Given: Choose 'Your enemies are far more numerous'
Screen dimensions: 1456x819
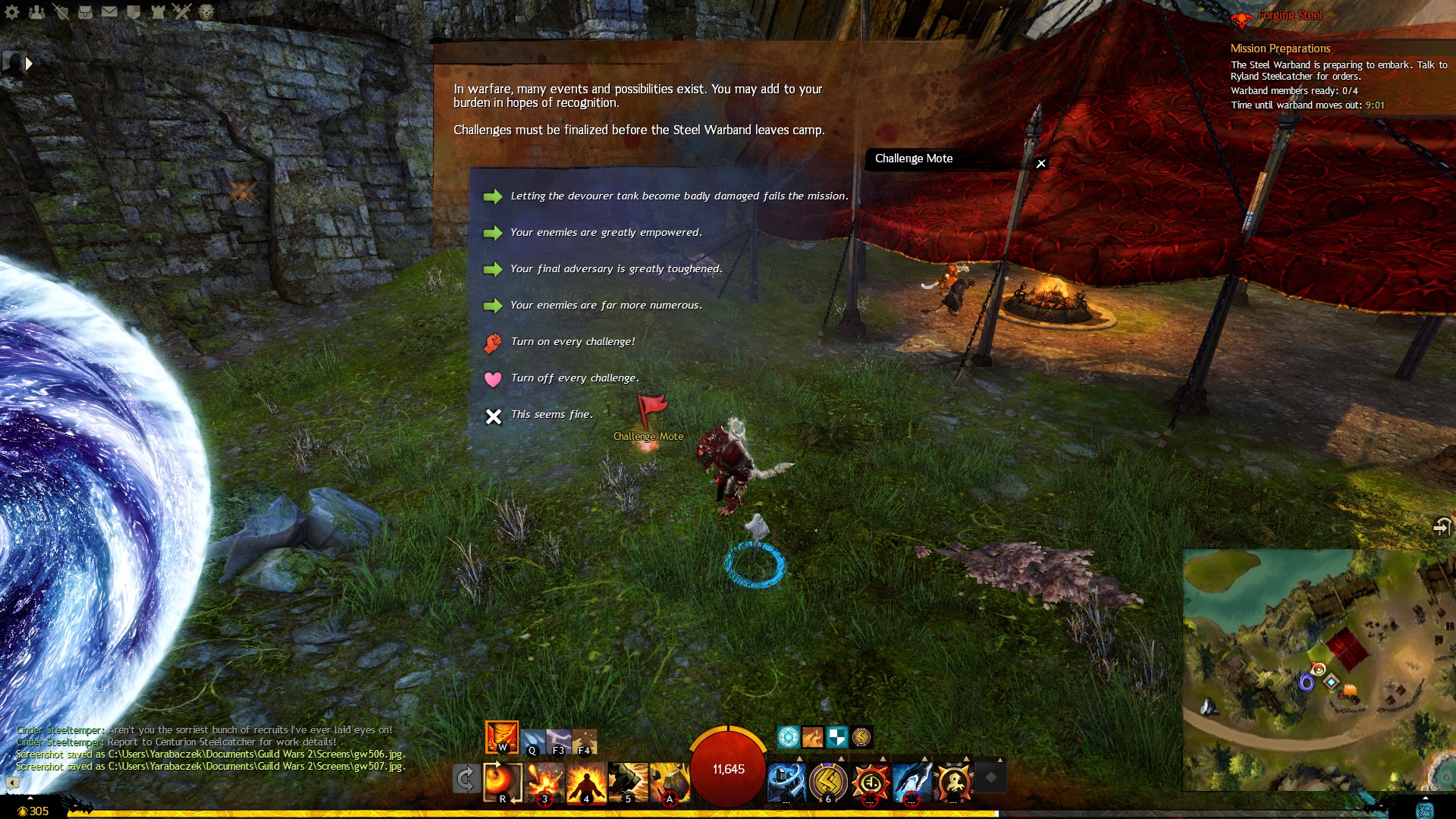Looking at the screenshot, I should [x=606, y=306].
